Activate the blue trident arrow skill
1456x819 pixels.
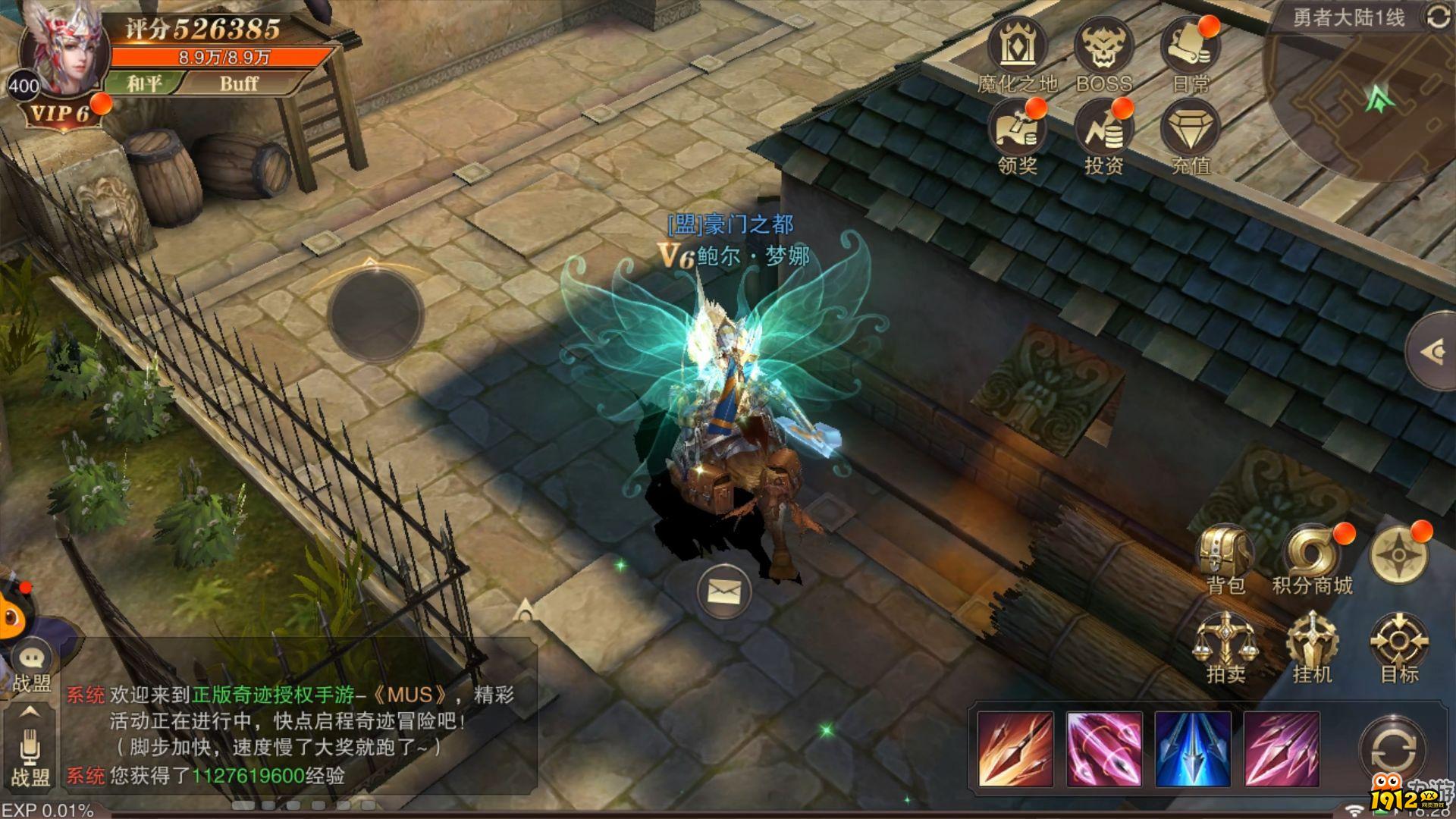(1192, 749)
